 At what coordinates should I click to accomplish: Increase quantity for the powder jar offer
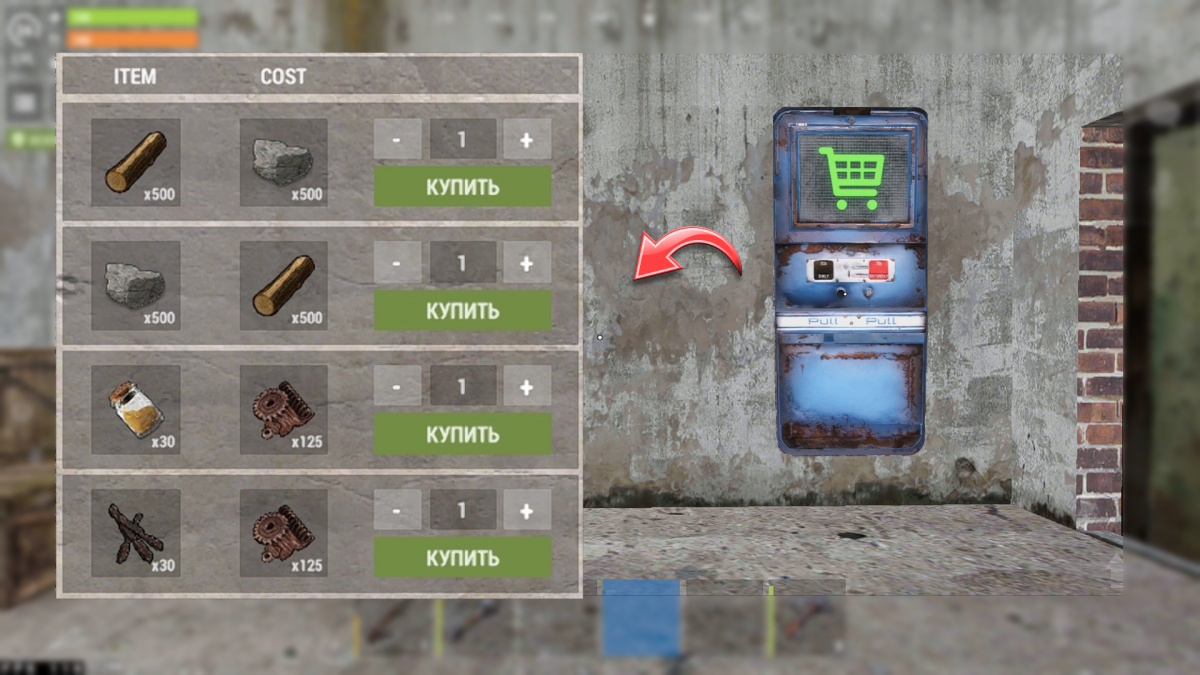click(x=527, y=386)
